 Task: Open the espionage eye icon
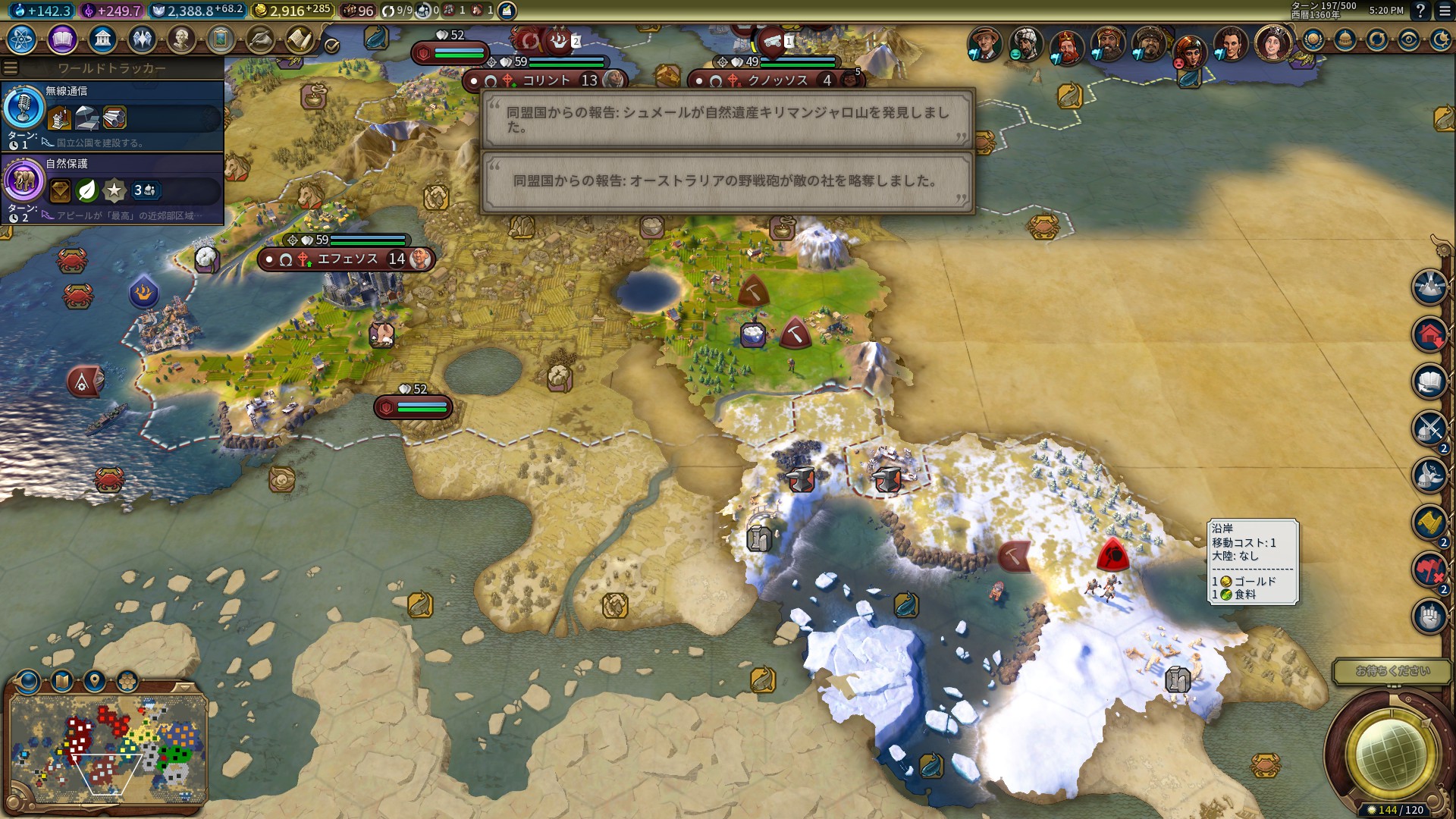(1409, 40)
